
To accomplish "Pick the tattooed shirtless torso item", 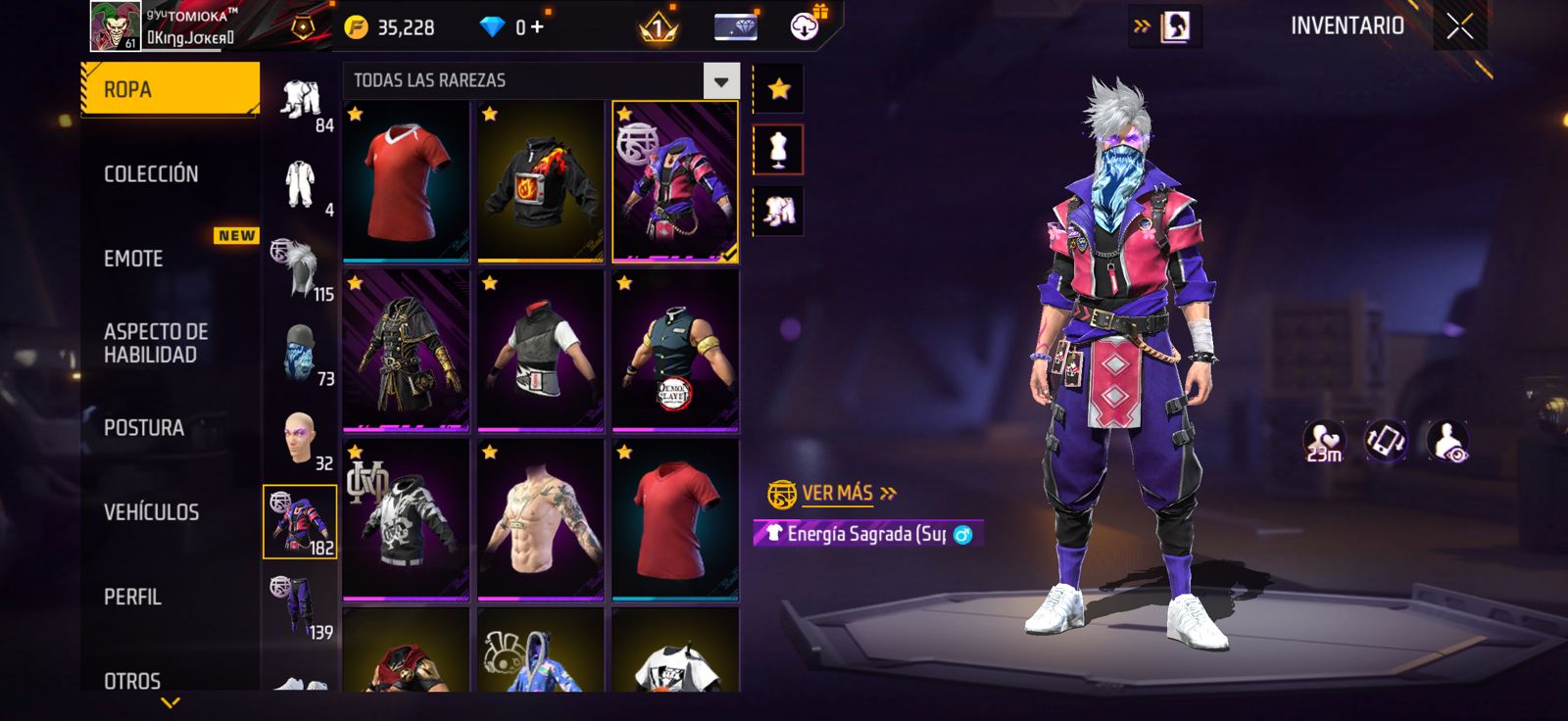I will (x=540, y=519).
